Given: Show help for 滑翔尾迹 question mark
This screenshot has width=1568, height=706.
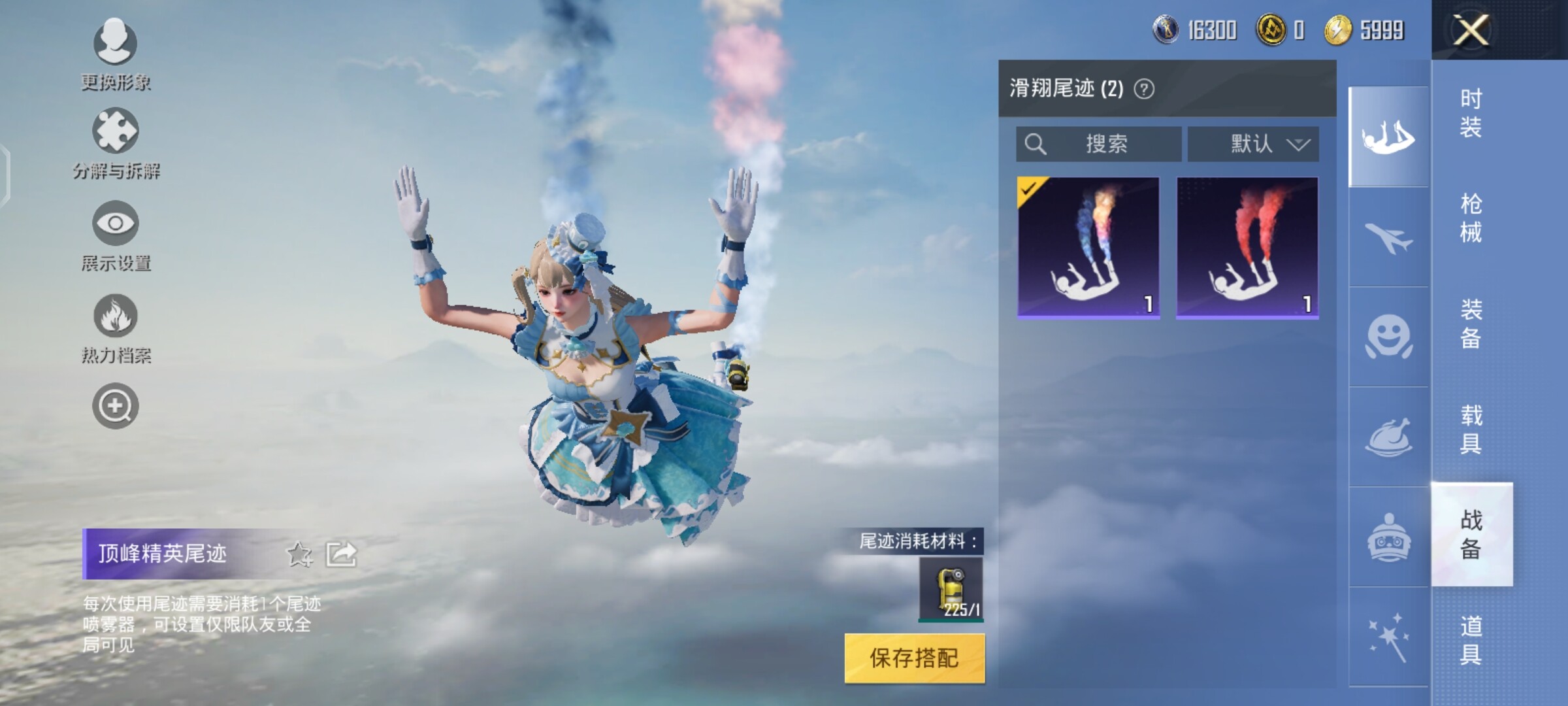Looking at the screenshot, I should coord(1144,89).
